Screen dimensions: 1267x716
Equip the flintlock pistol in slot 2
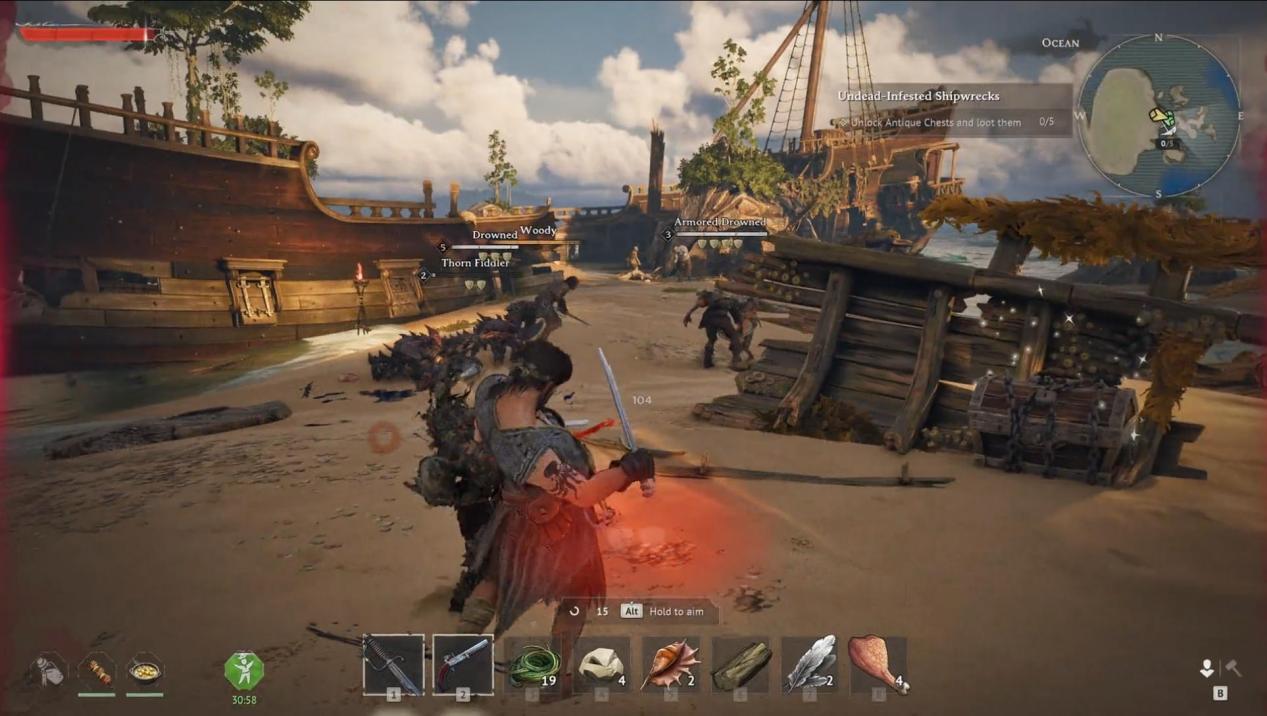click(x=463, y=664)
